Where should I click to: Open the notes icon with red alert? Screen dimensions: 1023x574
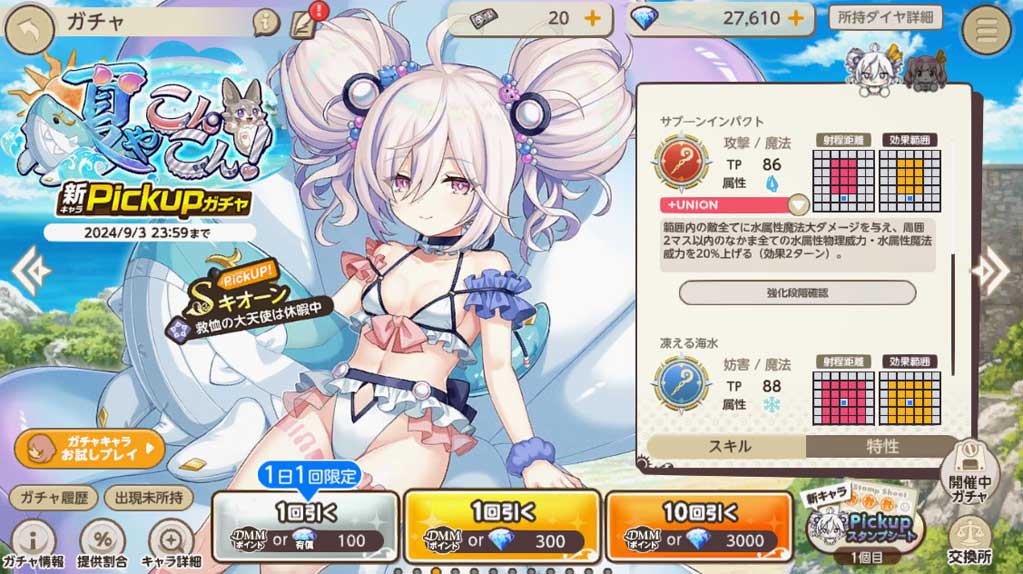(301, 21)
